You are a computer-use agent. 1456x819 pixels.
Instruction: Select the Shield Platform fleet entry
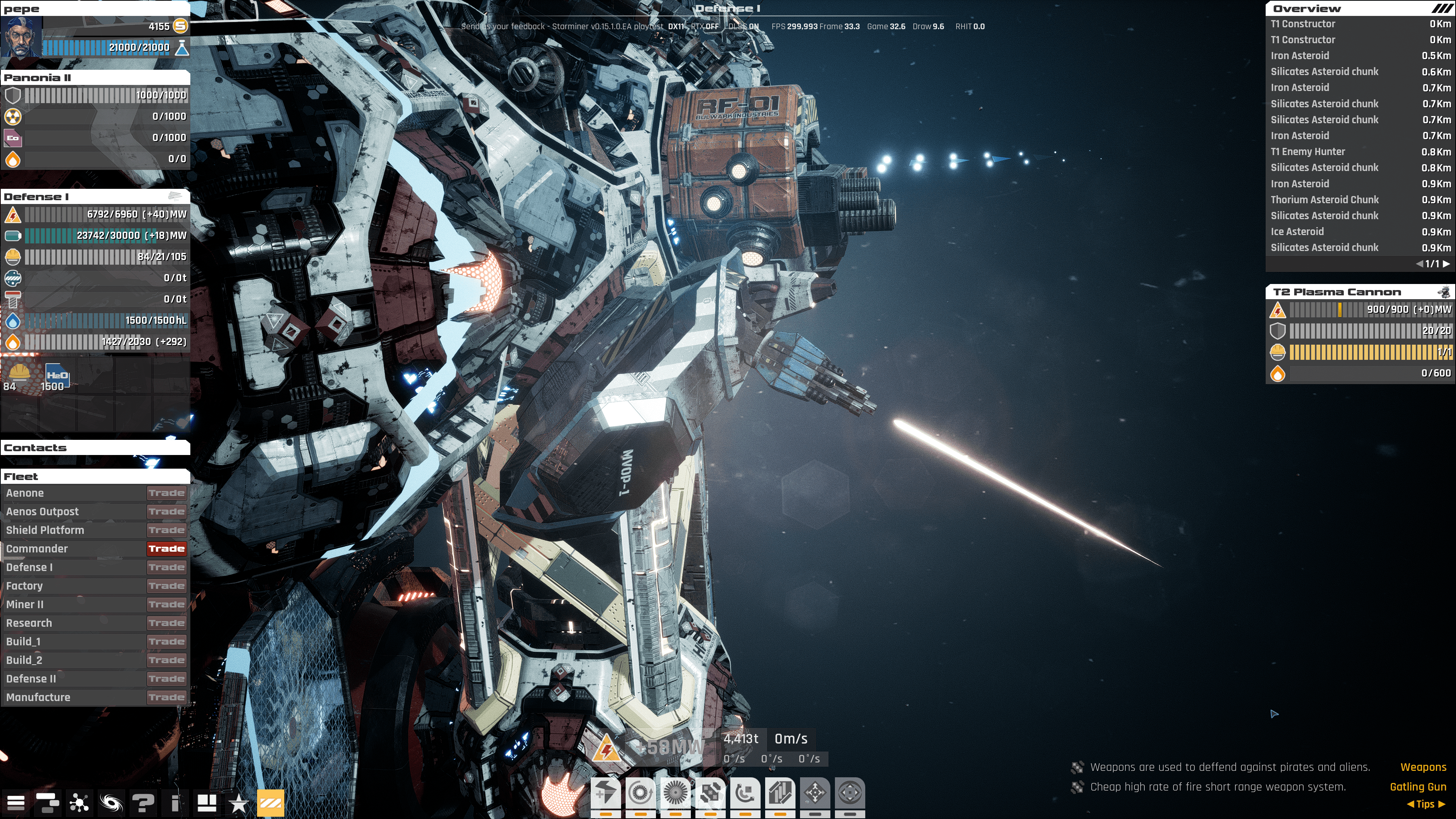[x=45, y=530]
